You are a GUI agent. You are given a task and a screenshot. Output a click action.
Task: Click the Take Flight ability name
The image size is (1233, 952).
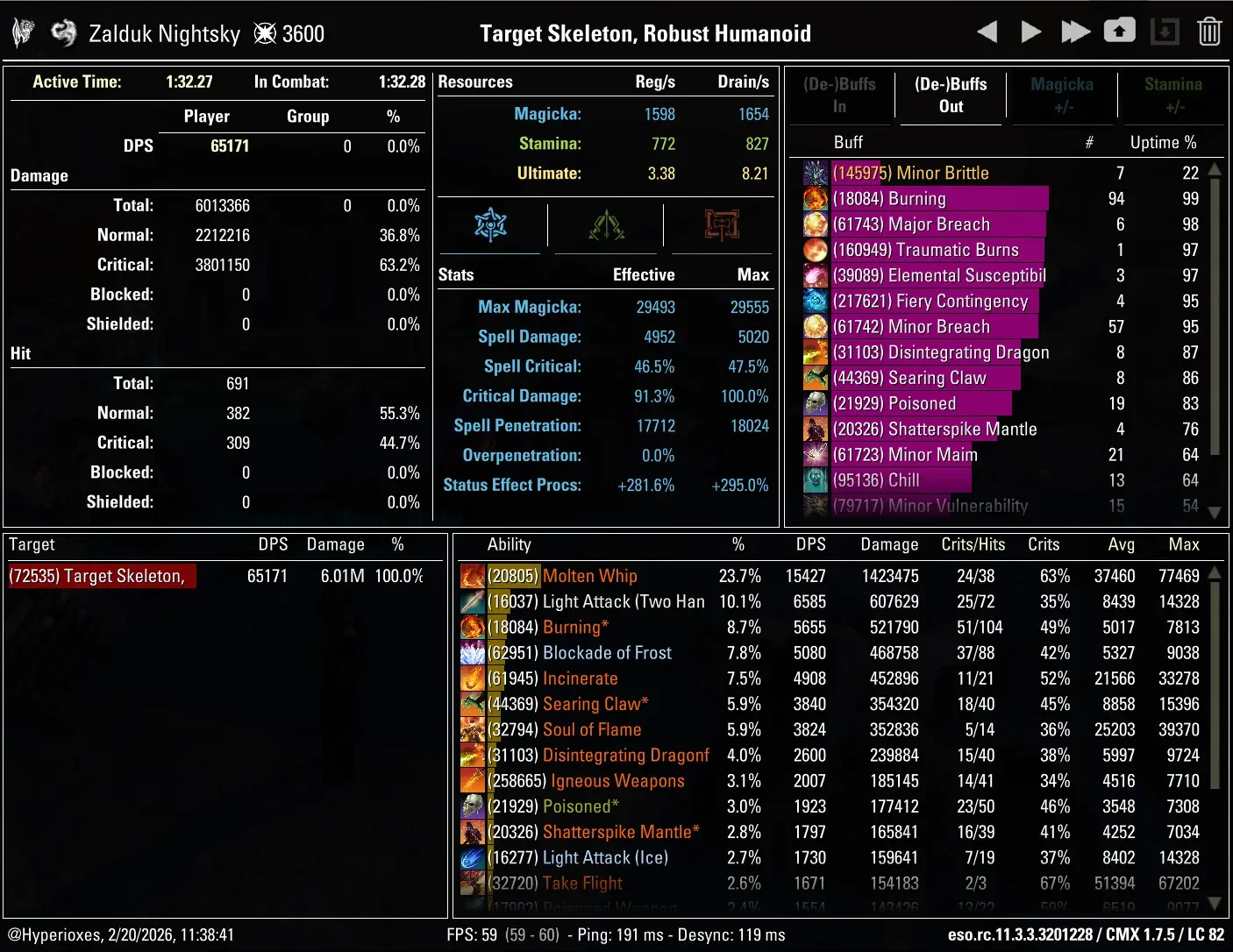pyautogui.click(x=581, y=884)
